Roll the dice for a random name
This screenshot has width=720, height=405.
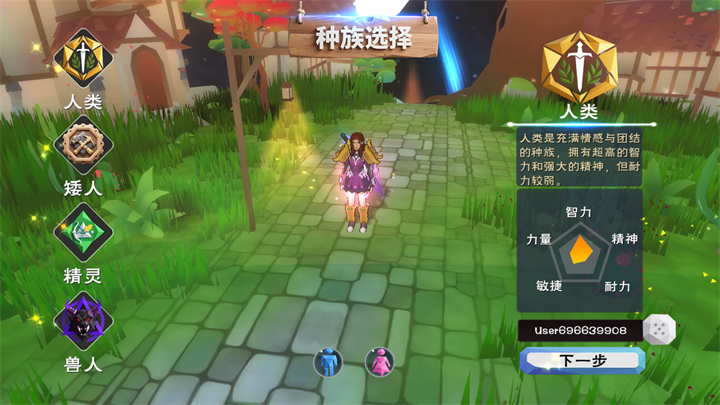[659, 329]
